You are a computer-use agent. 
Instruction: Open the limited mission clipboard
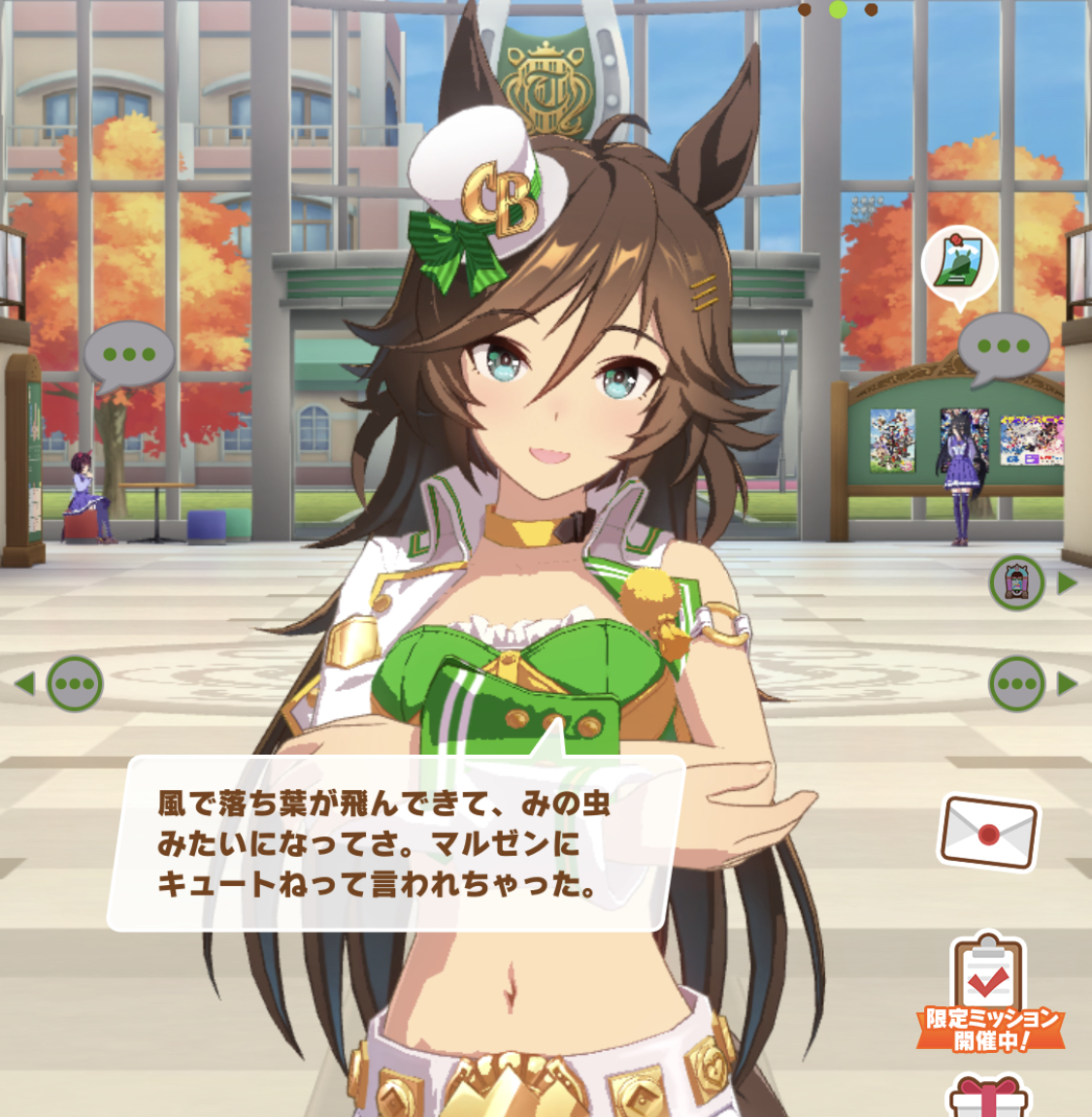coord(988,990)
